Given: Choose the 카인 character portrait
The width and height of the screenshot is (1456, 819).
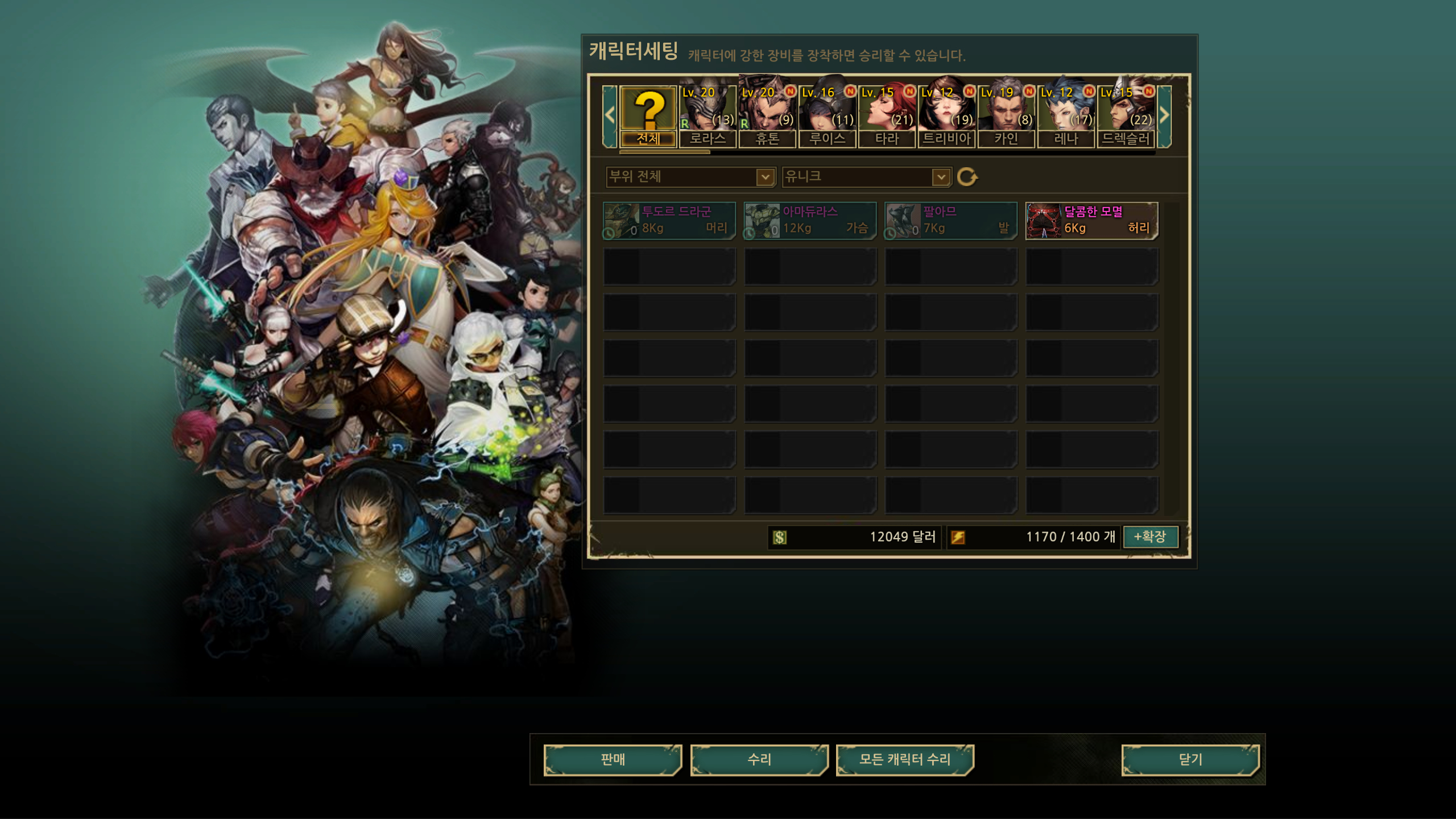Looking at the screenshot, I should tap(1006, 117).
